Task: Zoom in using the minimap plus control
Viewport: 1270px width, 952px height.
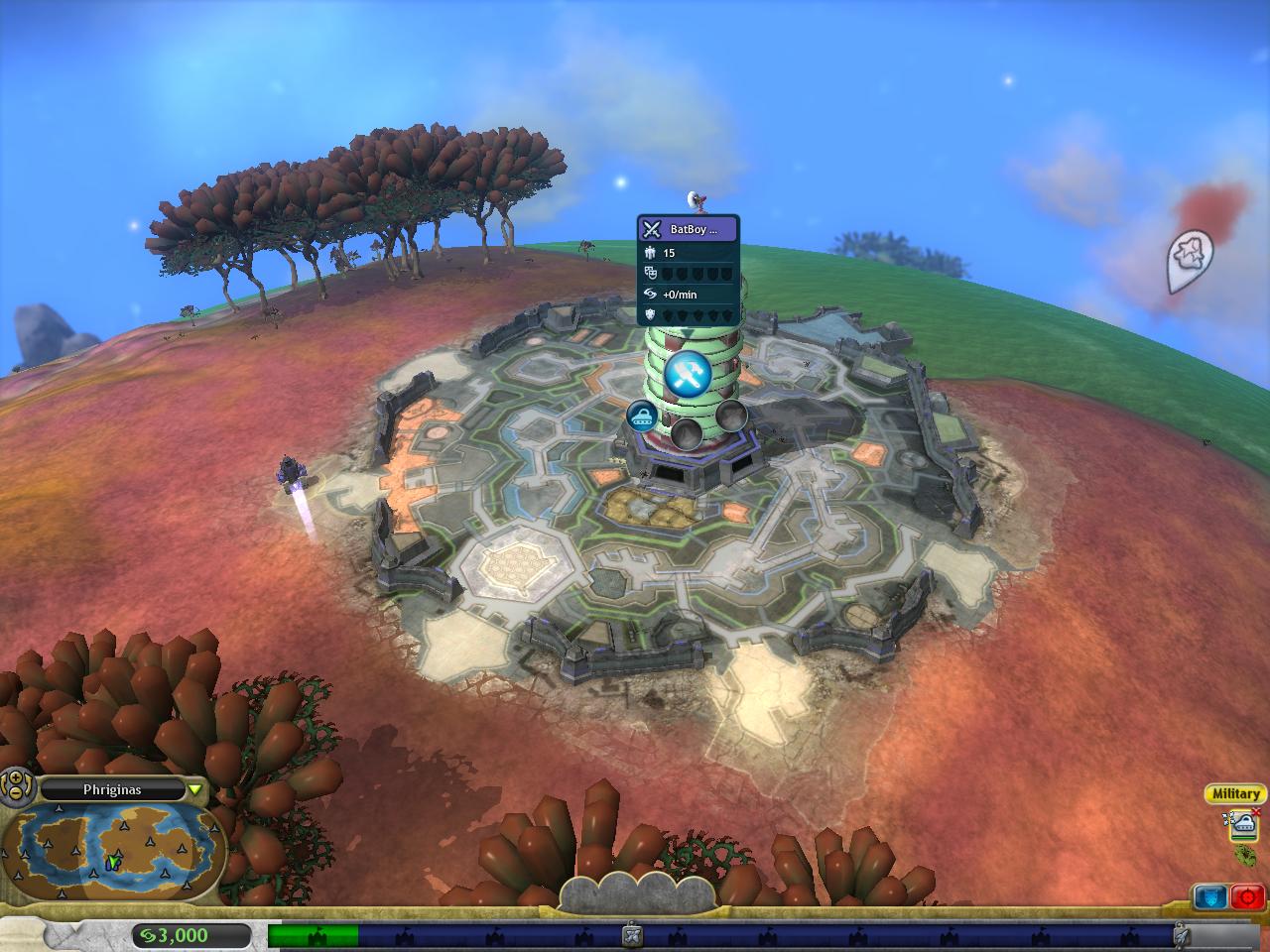Action: [15, 779]
